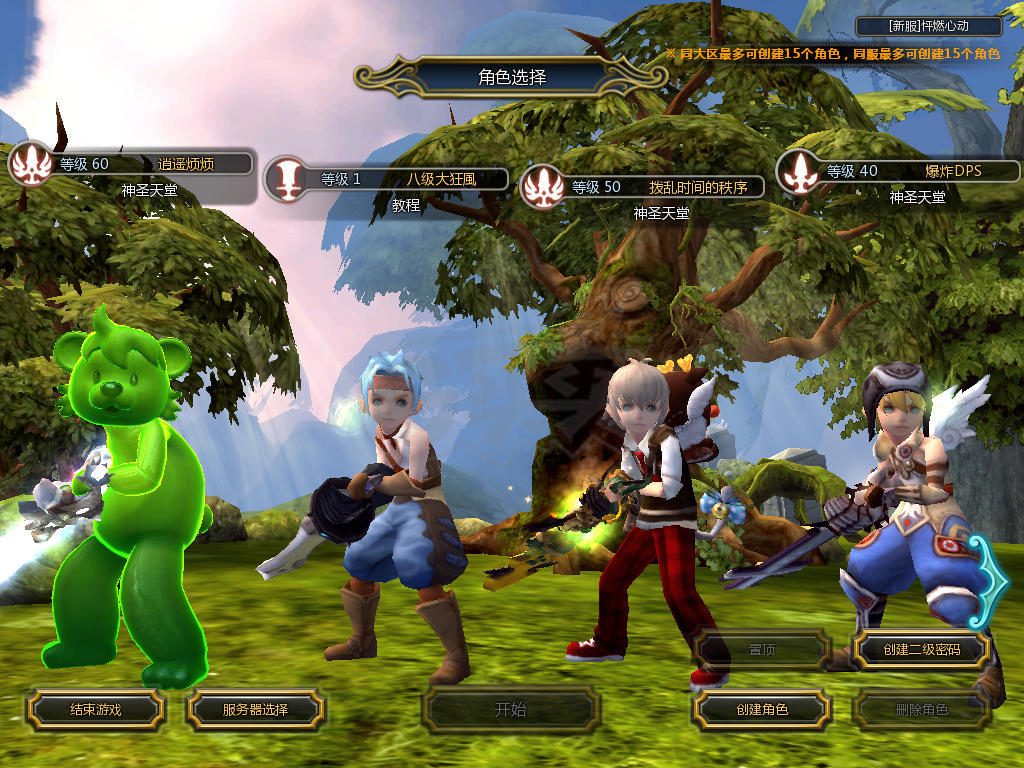The image size is (1024, 768).
Task: Click the [新服] server name label
Action: (929, 27)
